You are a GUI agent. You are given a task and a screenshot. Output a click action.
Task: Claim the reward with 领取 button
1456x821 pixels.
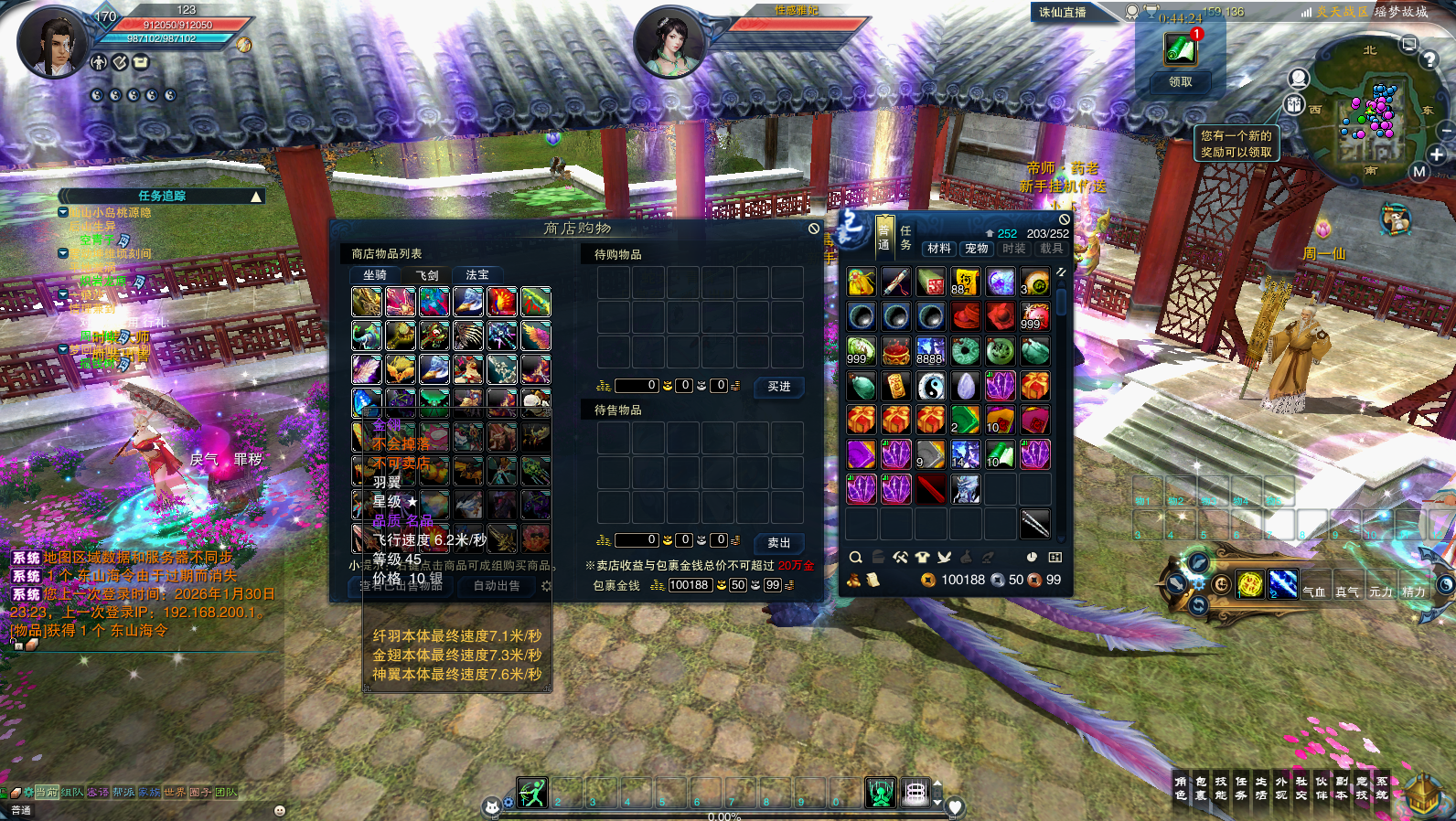(x=1181, y=82)
